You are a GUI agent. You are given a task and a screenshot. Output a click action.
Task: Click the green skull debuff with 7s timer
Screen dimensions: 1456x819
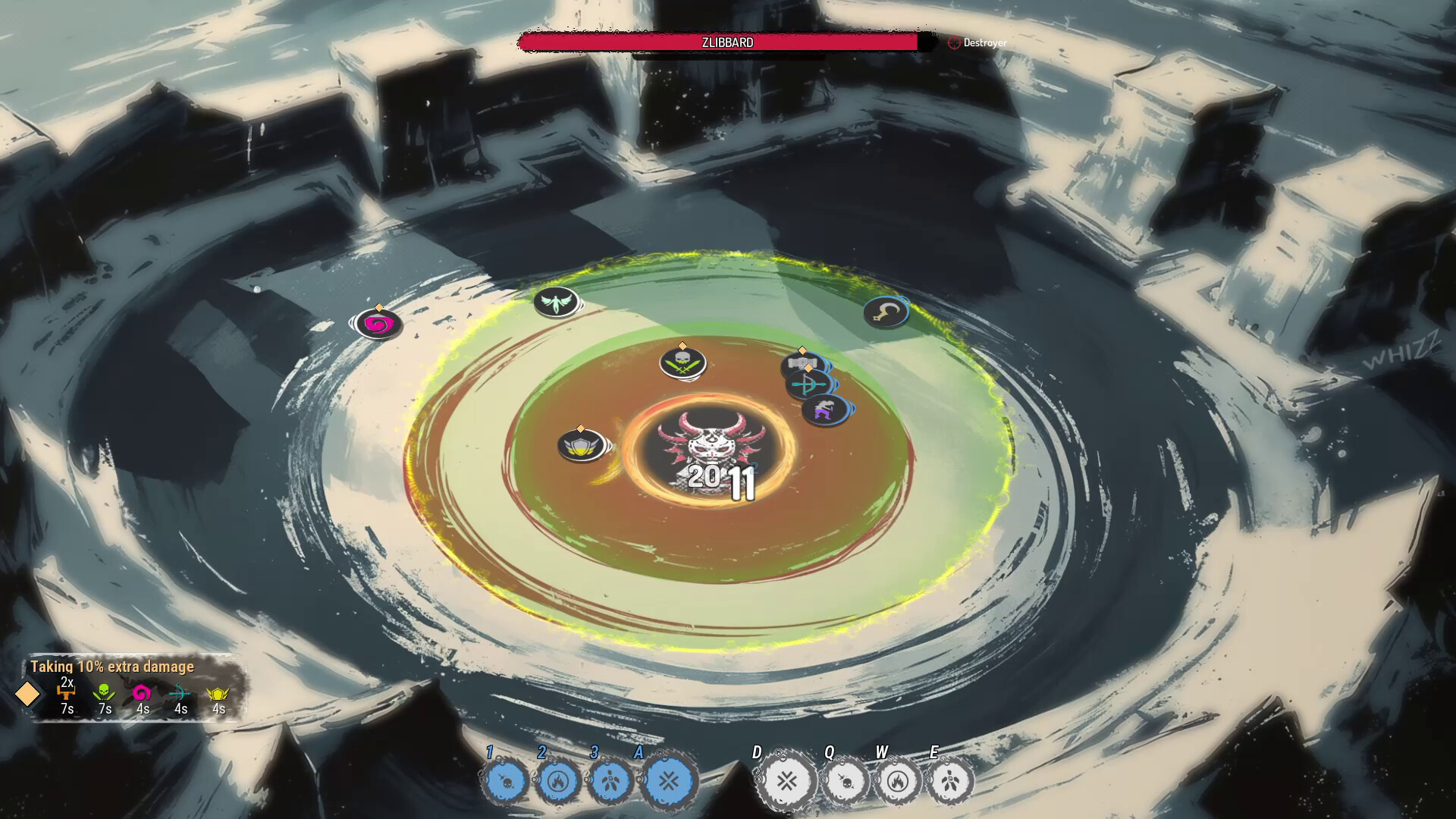(x=102, y=692)
